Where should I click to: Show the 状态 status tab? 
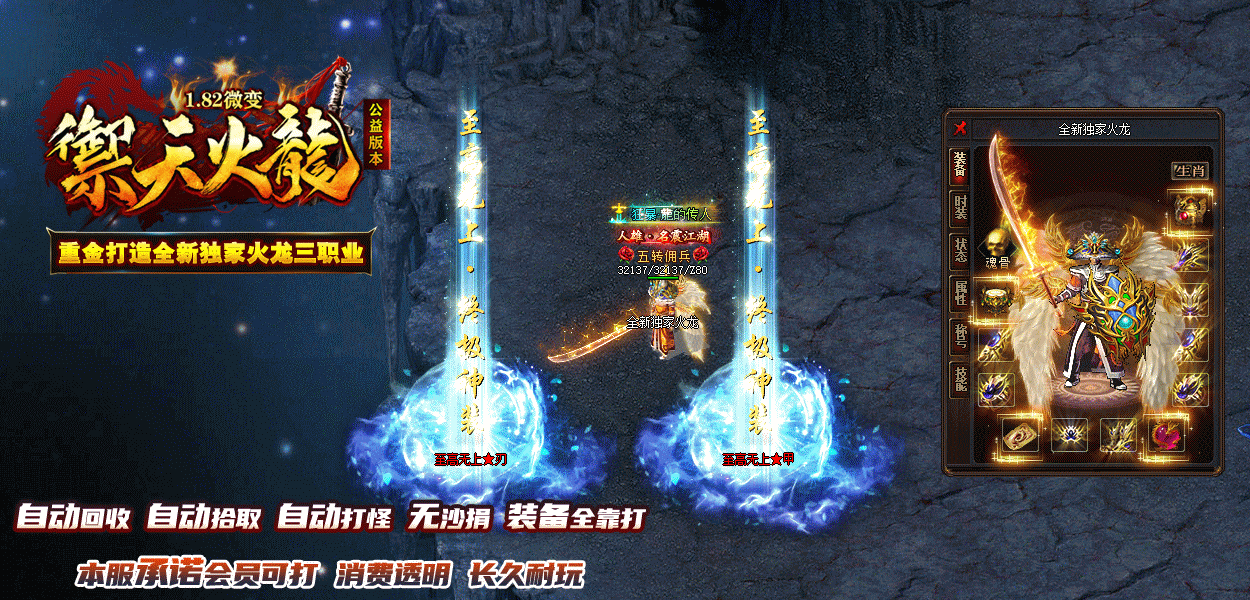point(960,252)
